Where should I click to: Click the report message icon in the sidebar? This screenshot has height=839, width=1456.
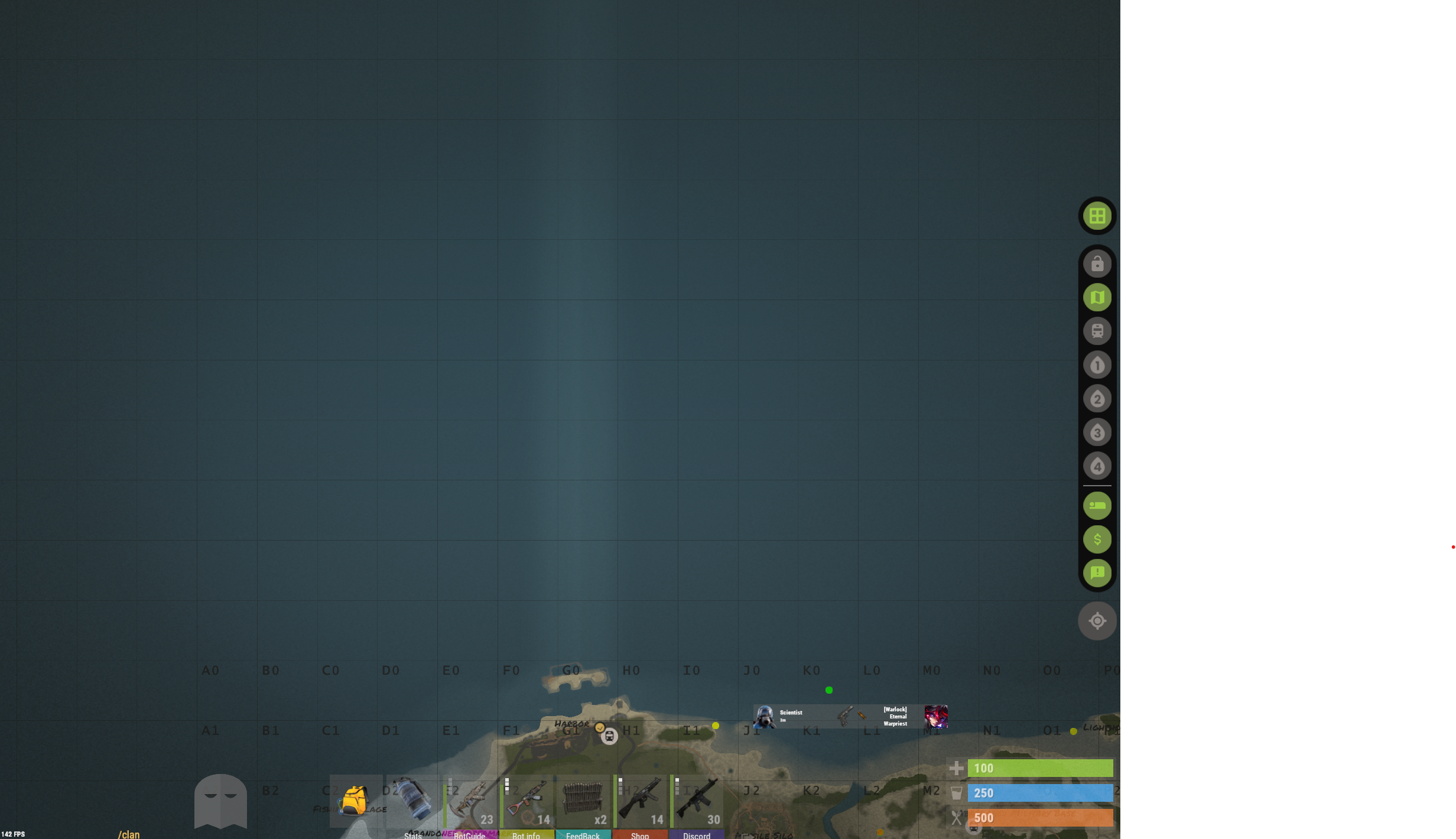click(x=1097, y=573)
